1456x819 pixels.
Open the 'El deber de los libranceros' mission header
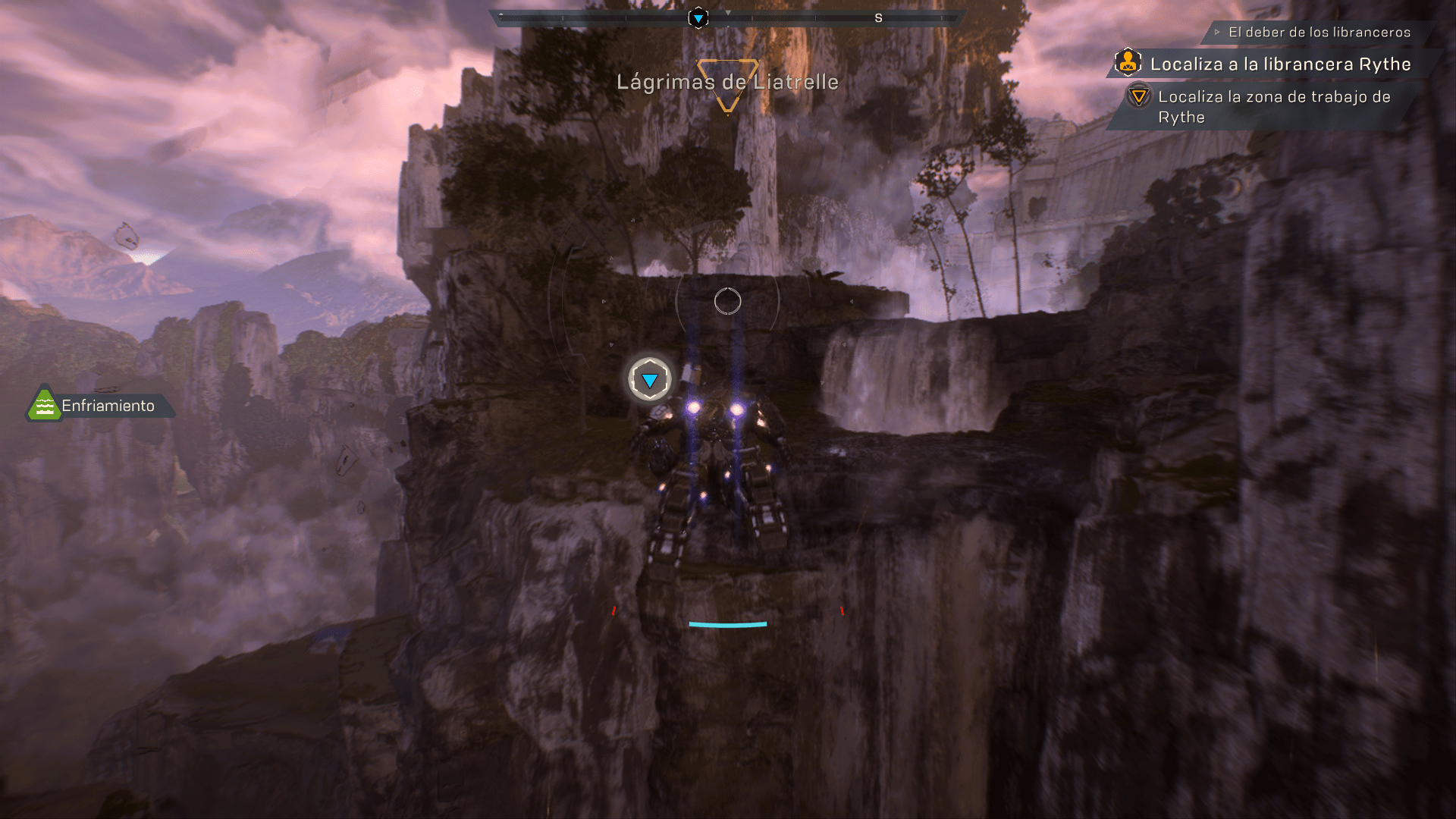point(1319,32)
